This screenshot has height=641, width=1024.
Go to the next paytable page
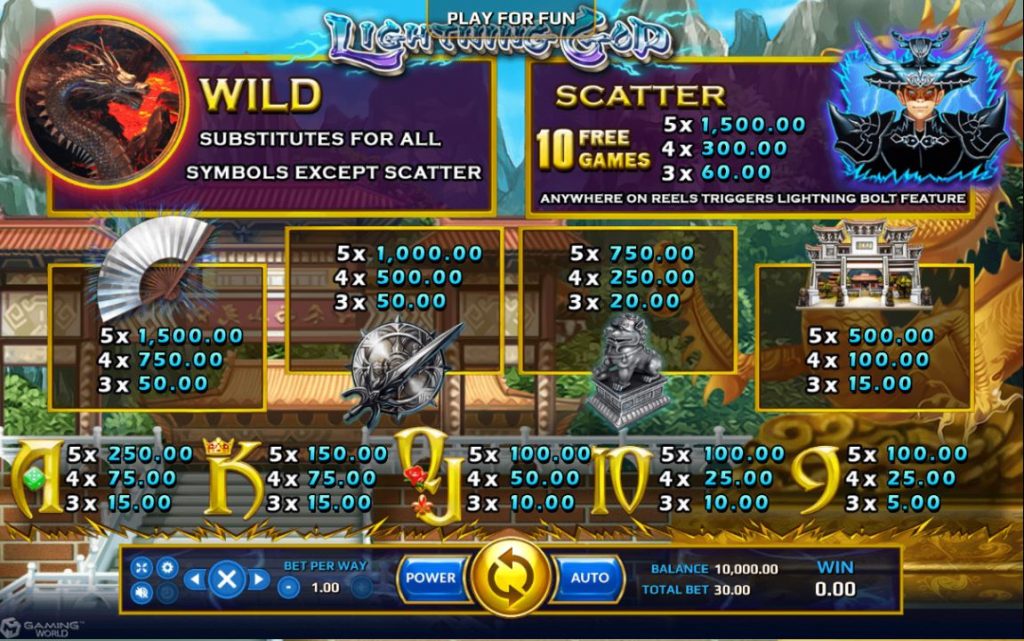click(259, 579)
